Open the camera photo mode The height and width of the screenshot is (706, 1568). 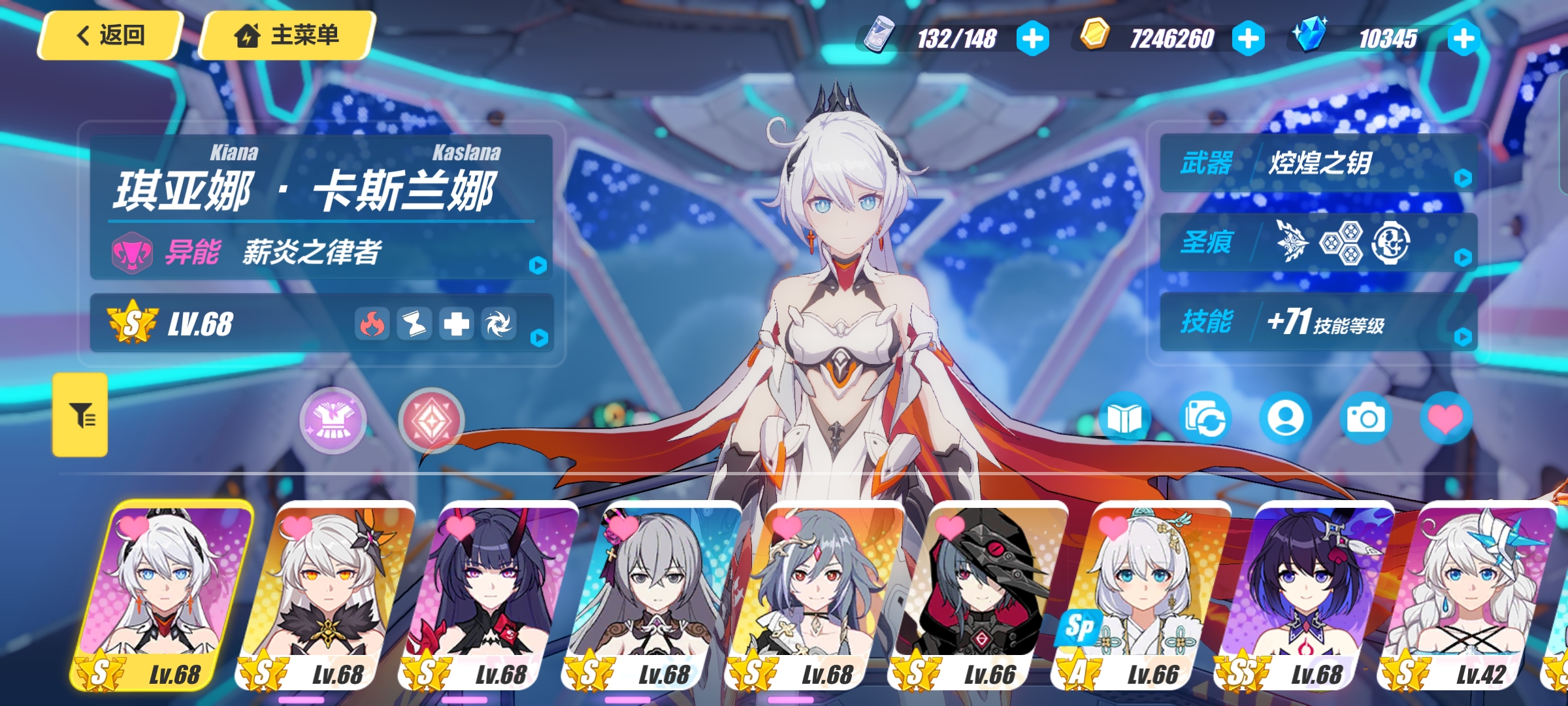[1365, 418]
